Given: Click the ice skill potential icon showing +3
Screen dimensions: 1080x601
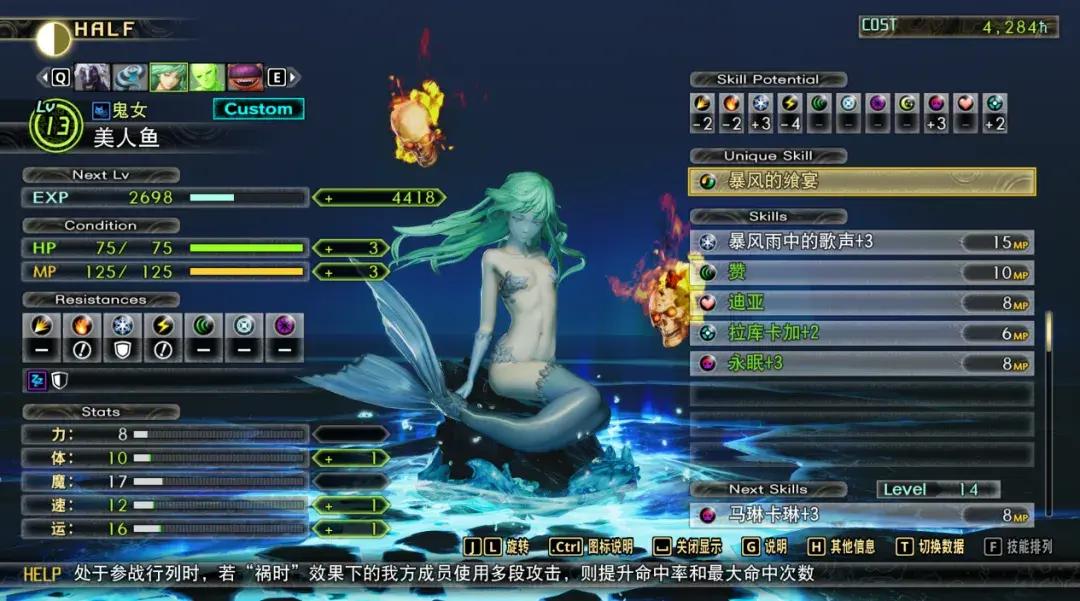Looking at the screenshot, I should [761, 113].
